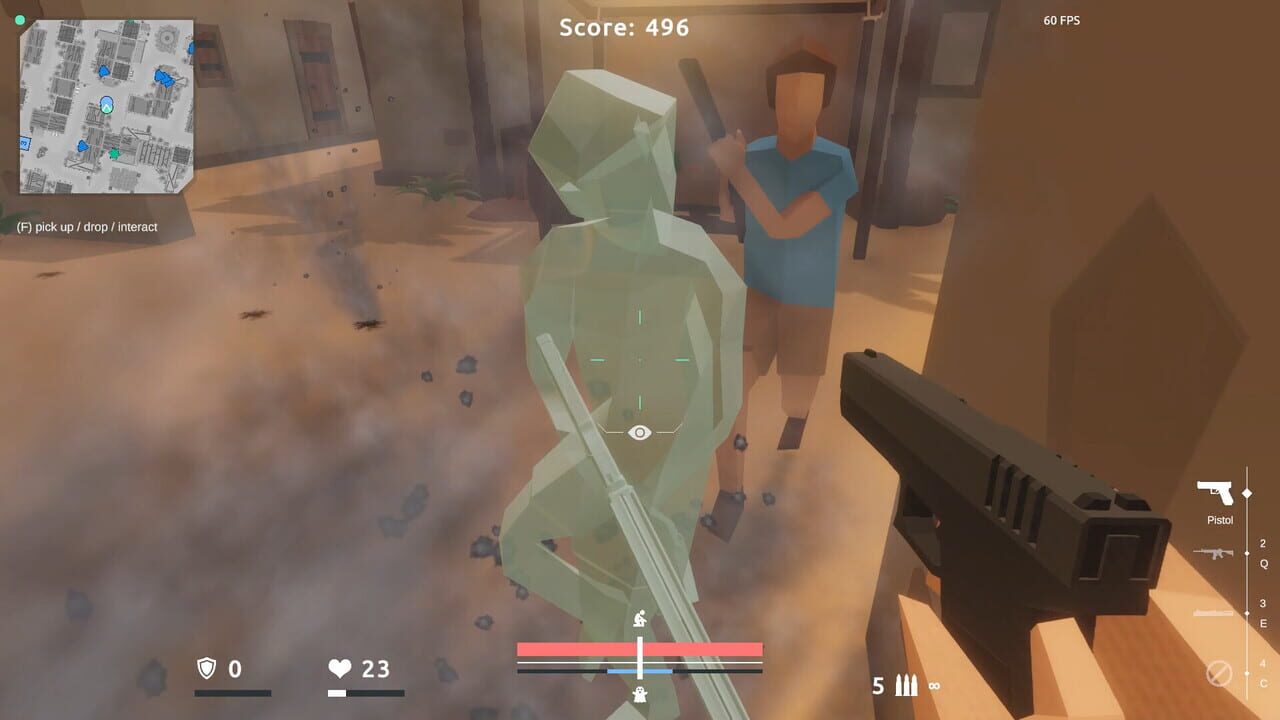The width and height of the screenshot is (1280, 720).
Task: Click the bullets icon beside the ammo counter
Action: (x=905, y=686)
